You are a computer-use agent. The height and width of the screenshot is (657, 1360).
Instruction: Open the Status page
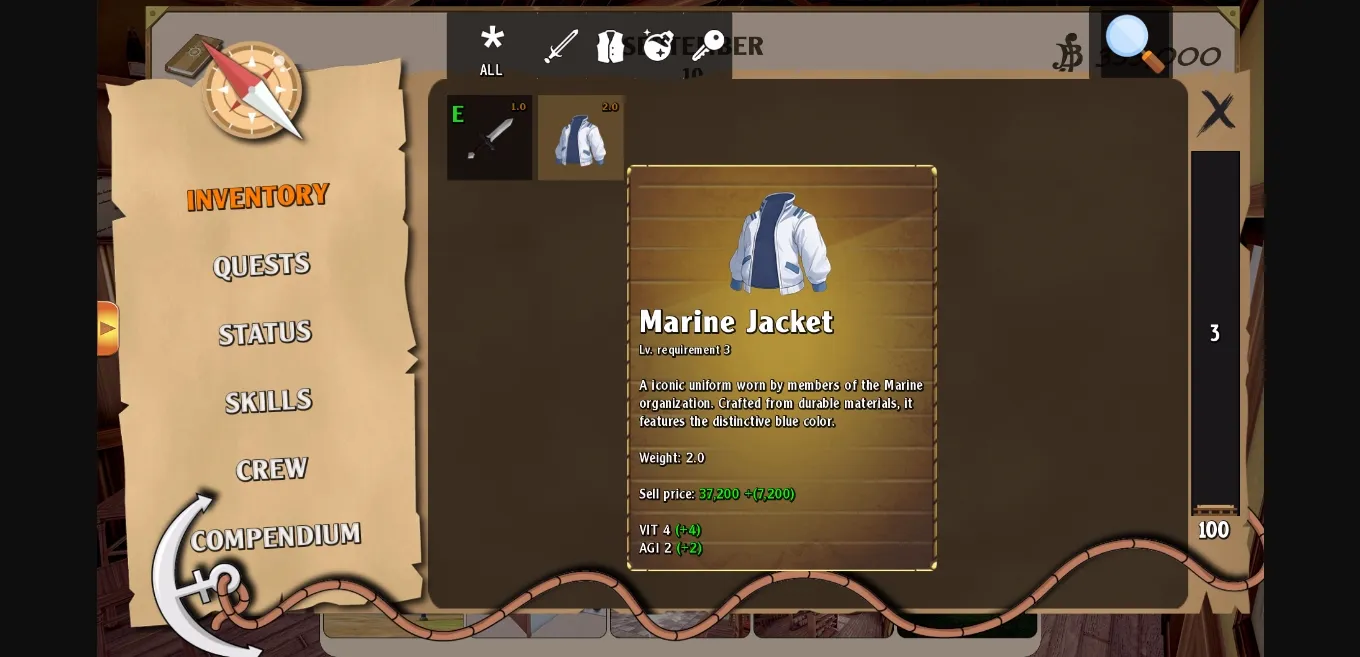(x=265, y=333)
